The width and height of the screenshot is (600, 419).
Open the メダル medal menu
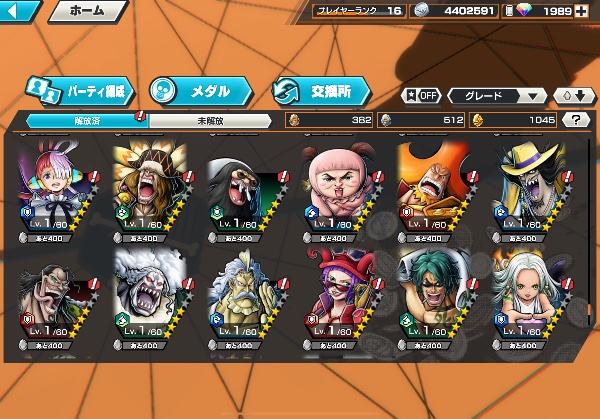[x=194, y=91]
